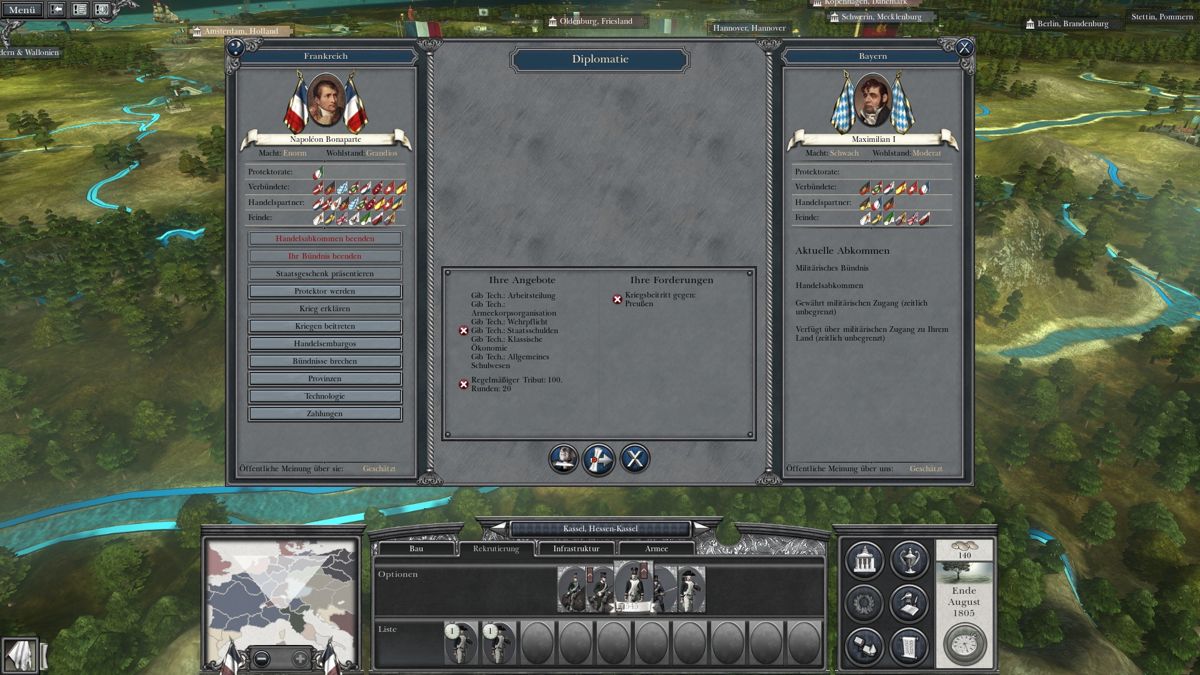The width and height of the screenshot is (1200, 675).
Task: Close the diplomacy window
Action: (964, 47)
